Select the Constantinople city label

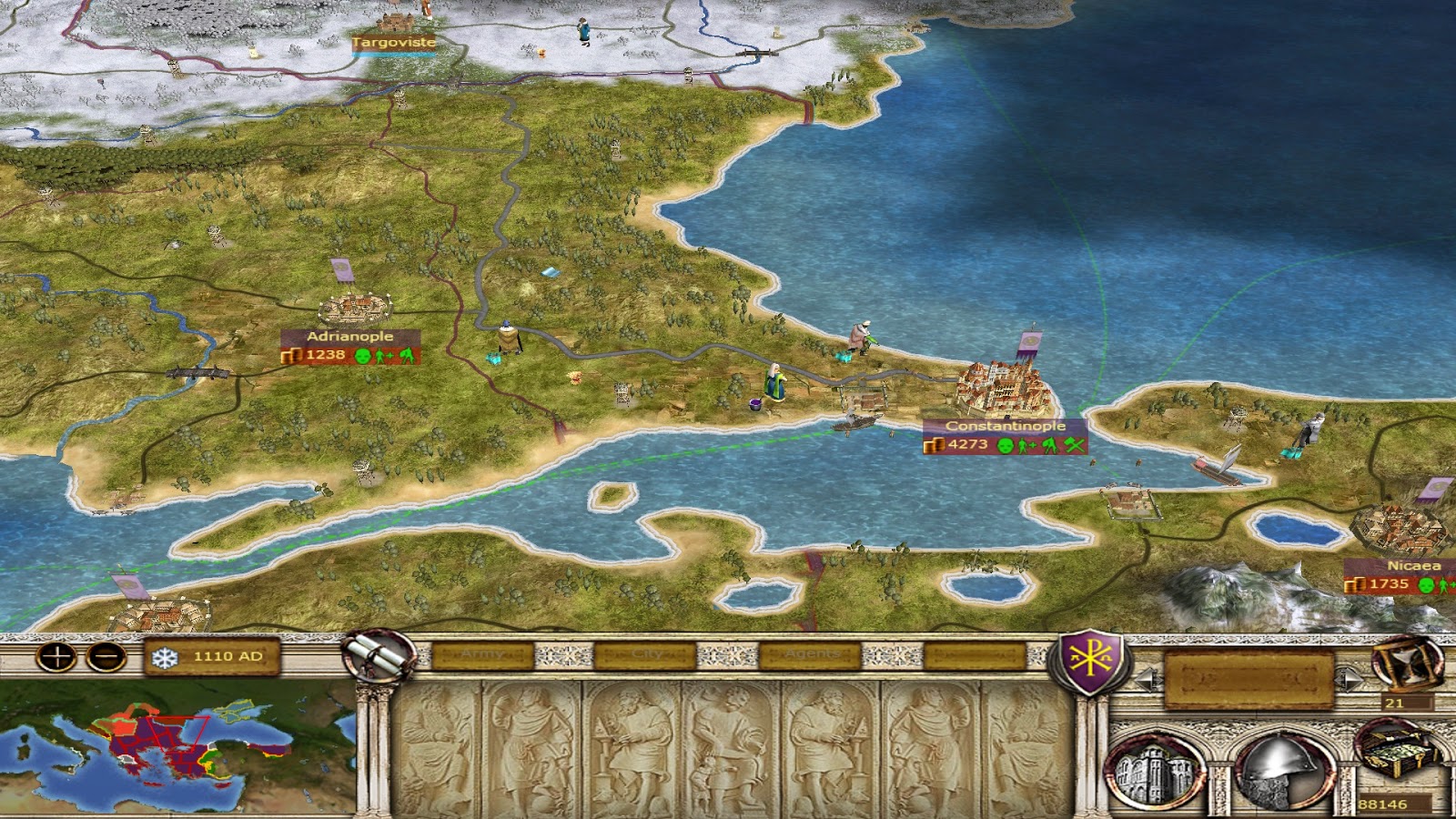pos(1005,426)
